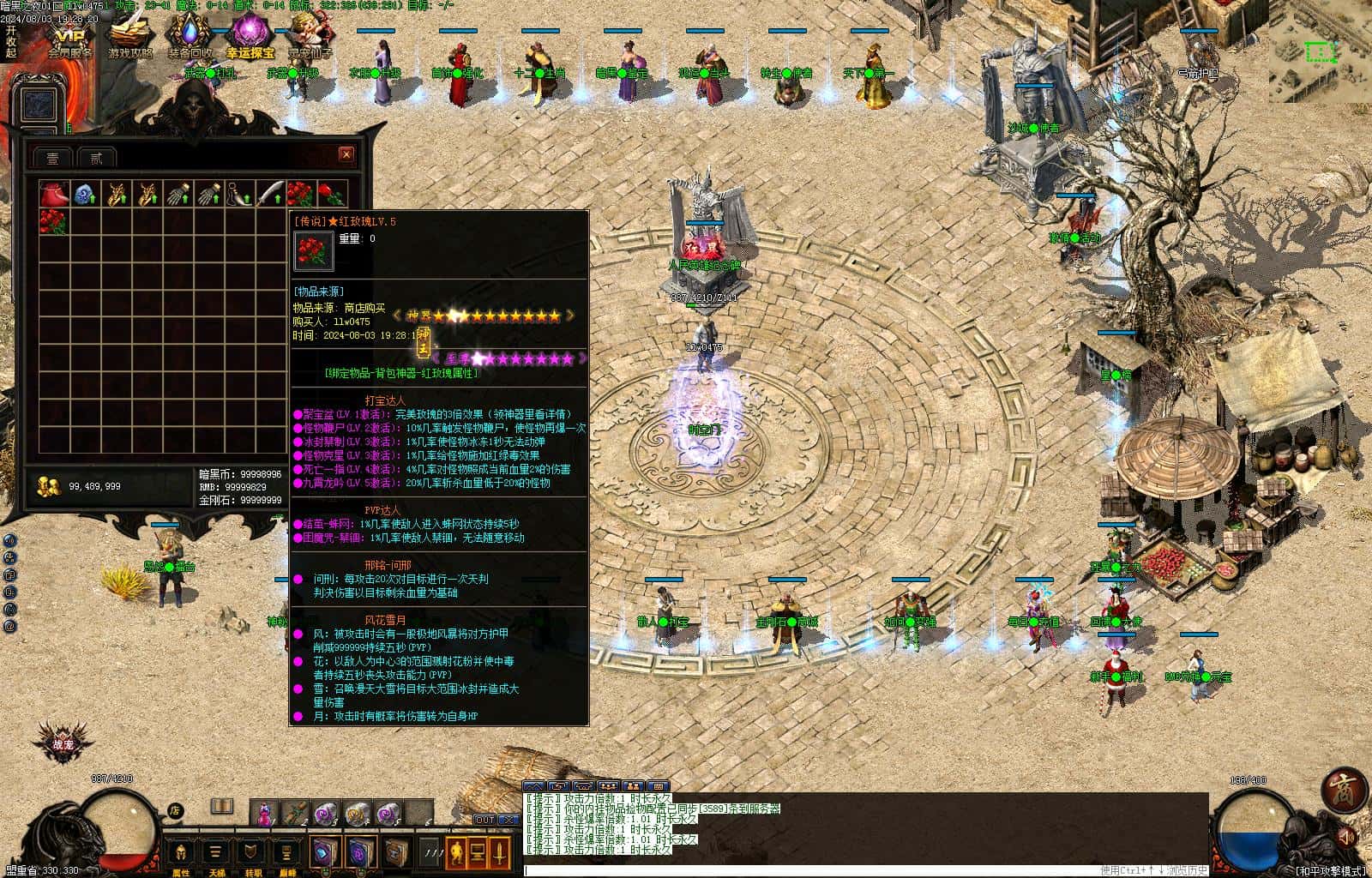The width and height of the screenshot is (1372, 878).
Task: Switch to bag page 壹
Action: click(52, 158)
